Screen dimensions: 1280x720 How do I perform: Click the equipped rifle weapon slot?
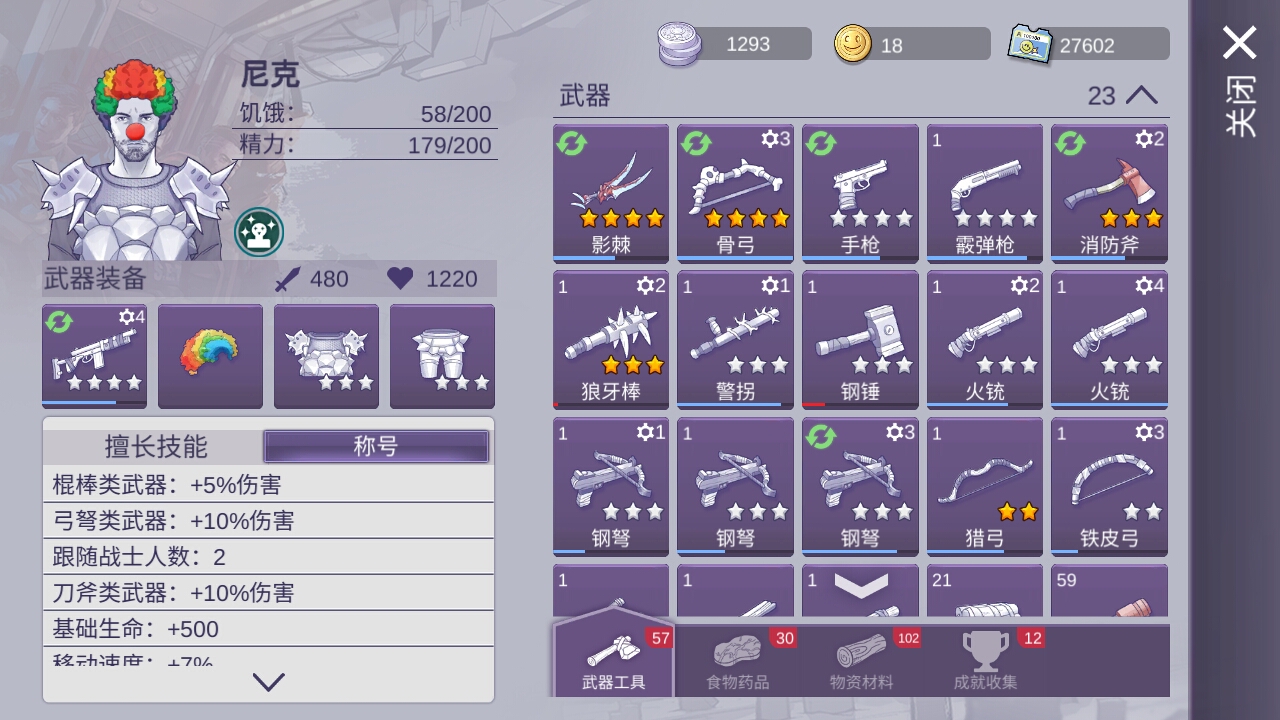(x=94, y=356)
